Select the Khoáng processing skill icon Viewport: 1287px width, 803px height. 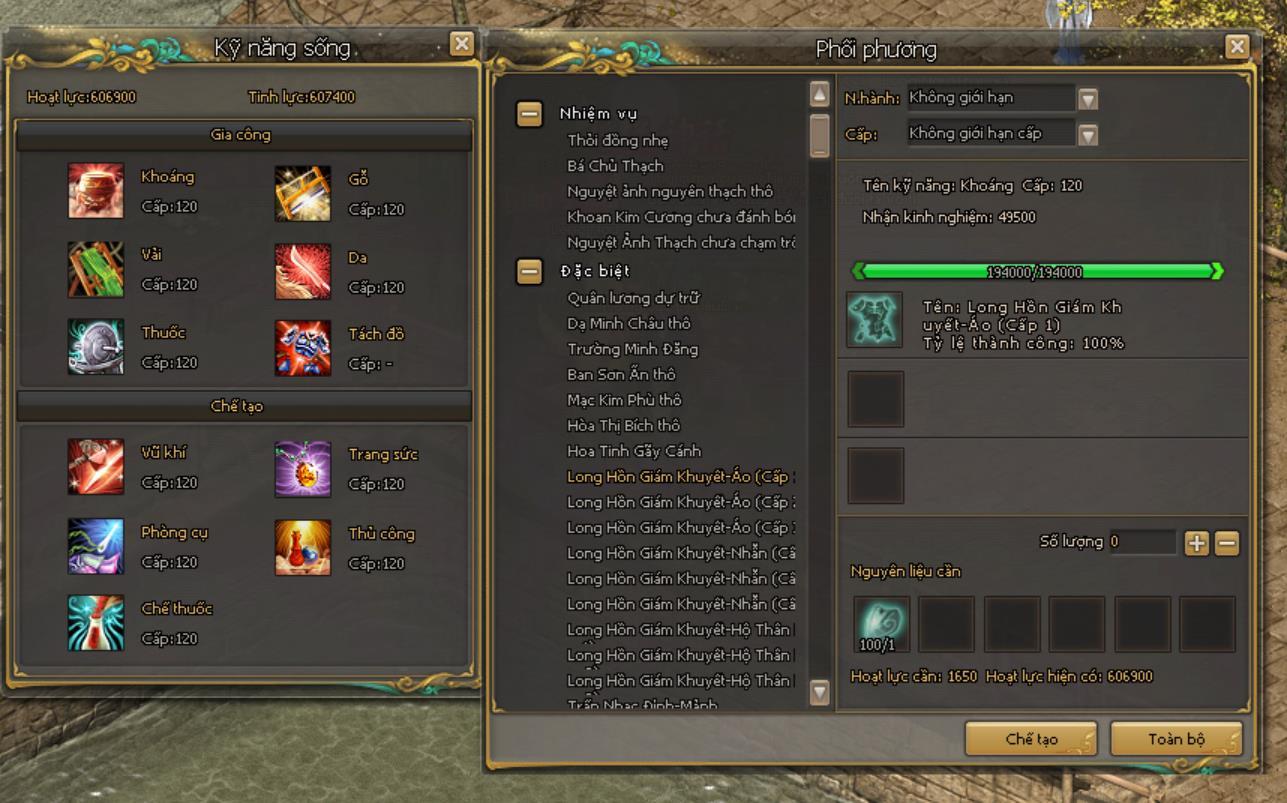point(96,191)
